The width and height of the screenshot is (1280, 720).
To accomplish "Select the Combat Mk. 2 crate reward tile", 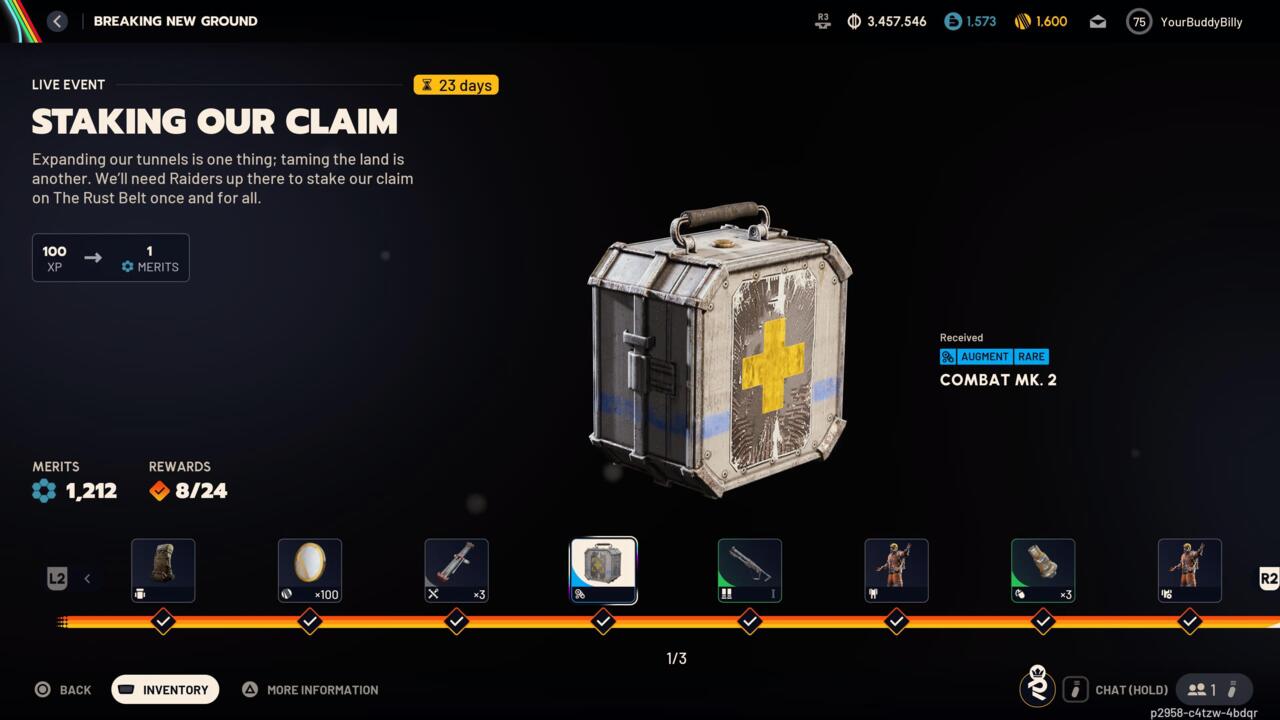I will (603, 570).
